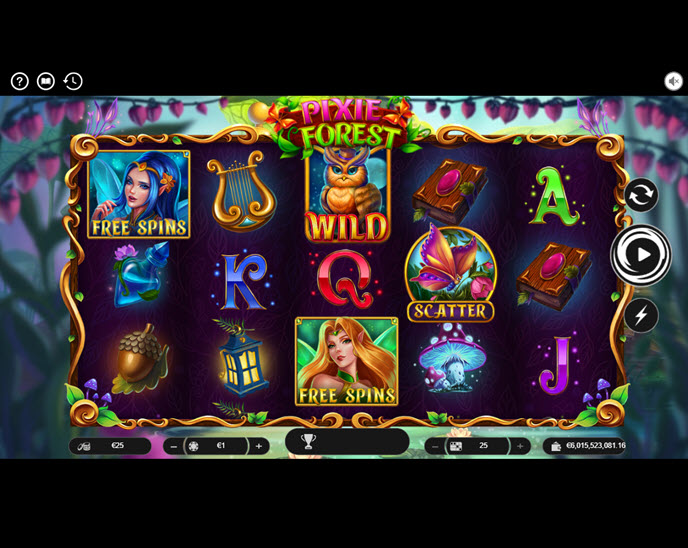Toggle the sound speaker button
Viewport: 688px width, 548px height.
[x=673, y=82]
